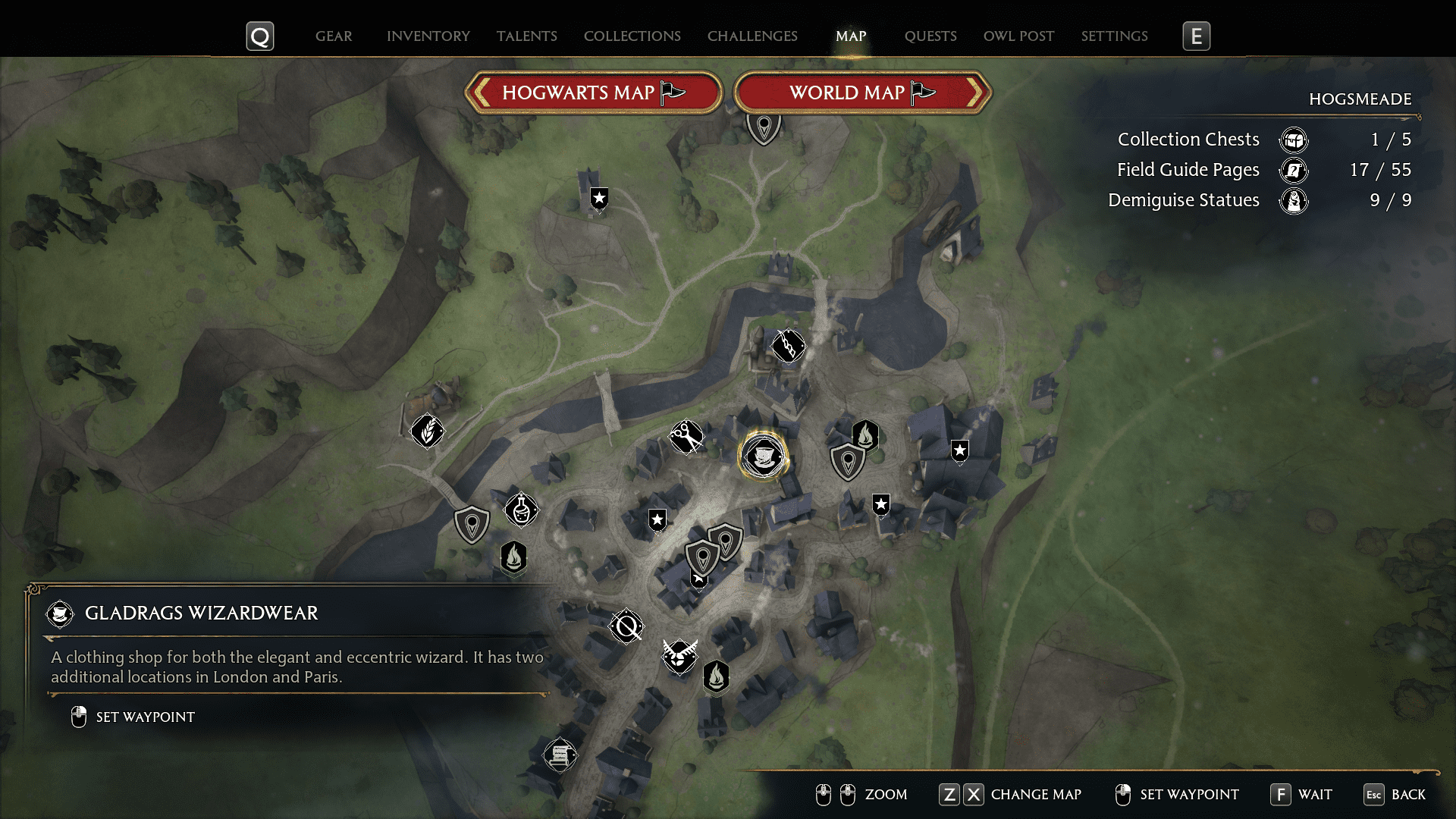Click the Quidditch hoop shop marker
Viewport: 1456px width, 819px height.
(627, 627)
